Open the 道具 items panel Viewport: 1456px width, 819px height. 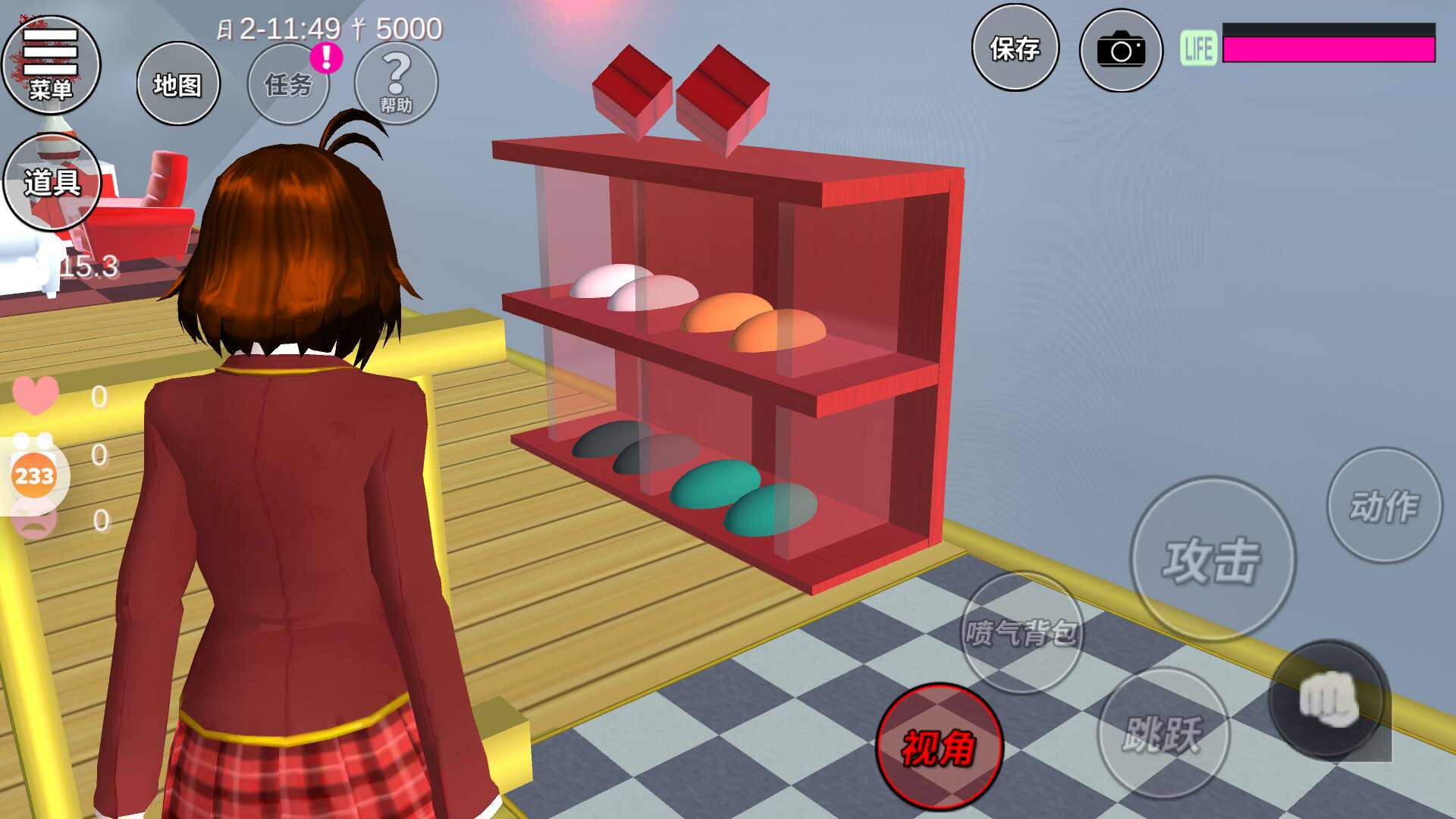point(52,182)
